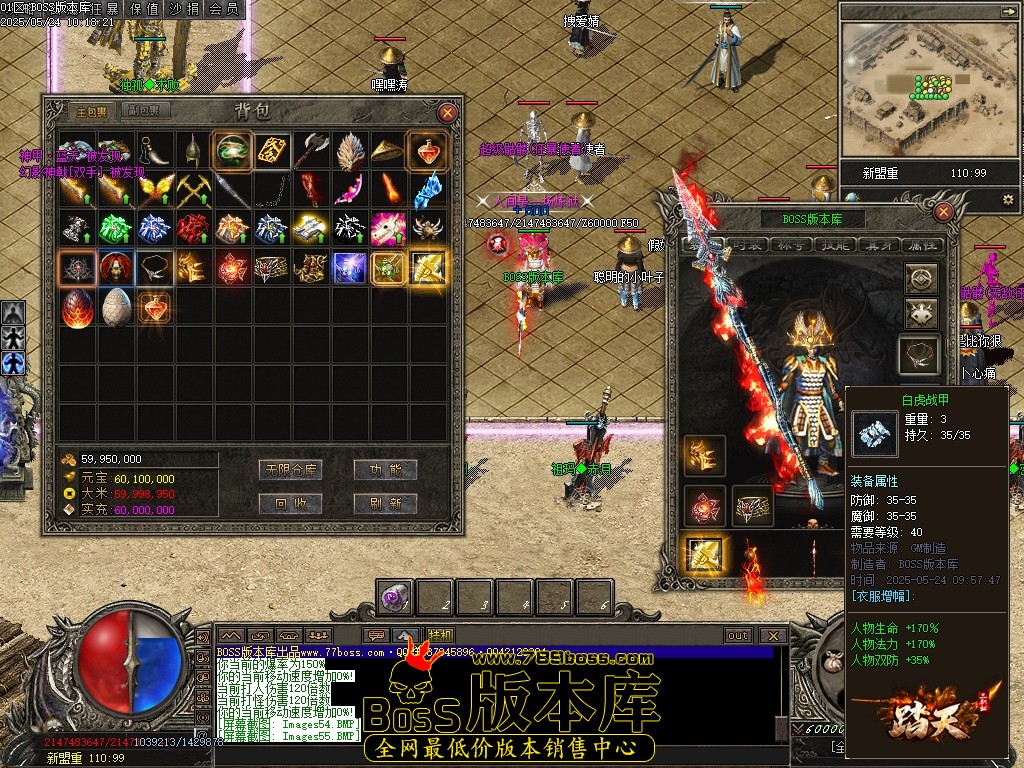Screen dimensions: 1024x768
Task: Close the 背包 backpack window
Action: [x=447, y=113]
